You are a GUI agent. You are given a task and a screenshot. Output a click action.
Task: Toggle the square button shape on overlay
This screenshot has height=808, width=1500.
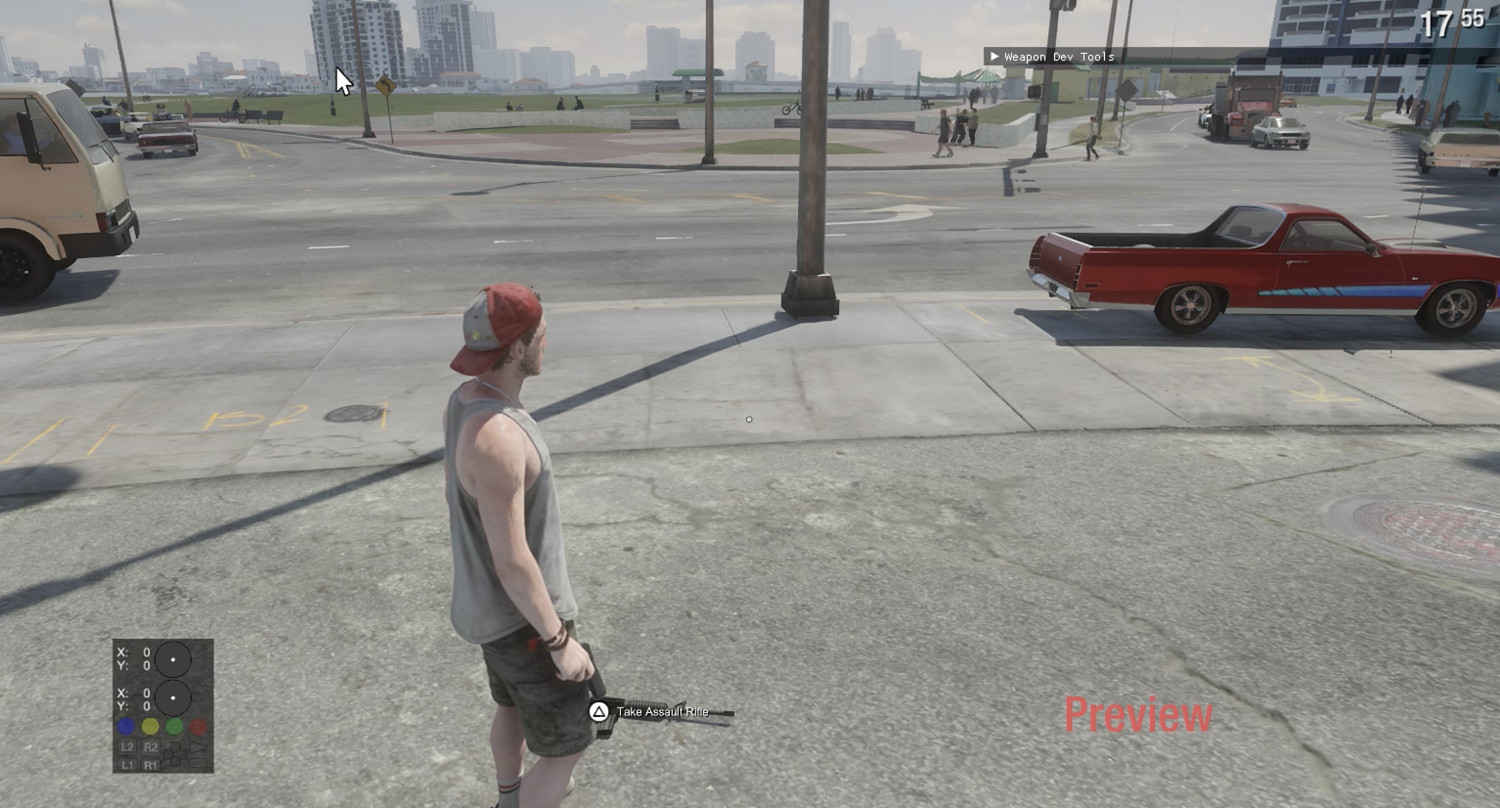(198, 764)
